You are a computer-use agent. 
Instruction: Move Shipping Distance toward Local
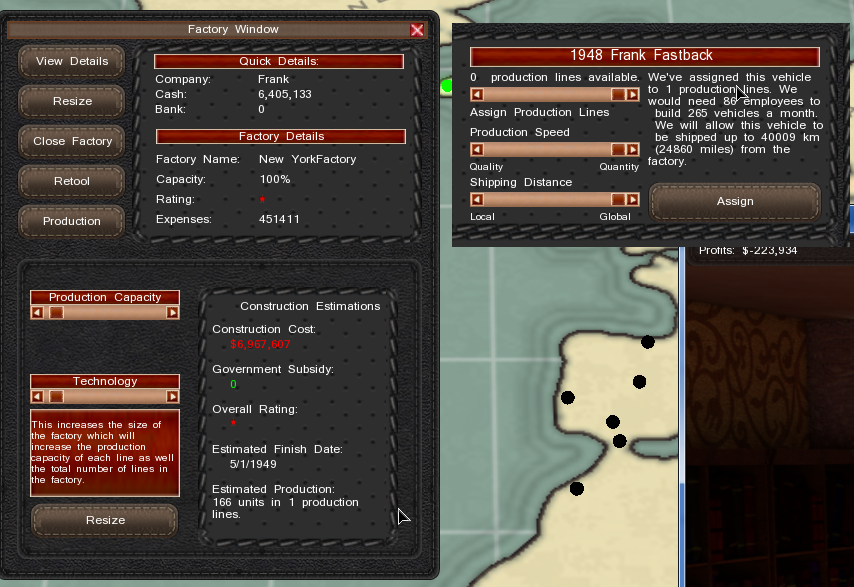[x=477, y=199]
